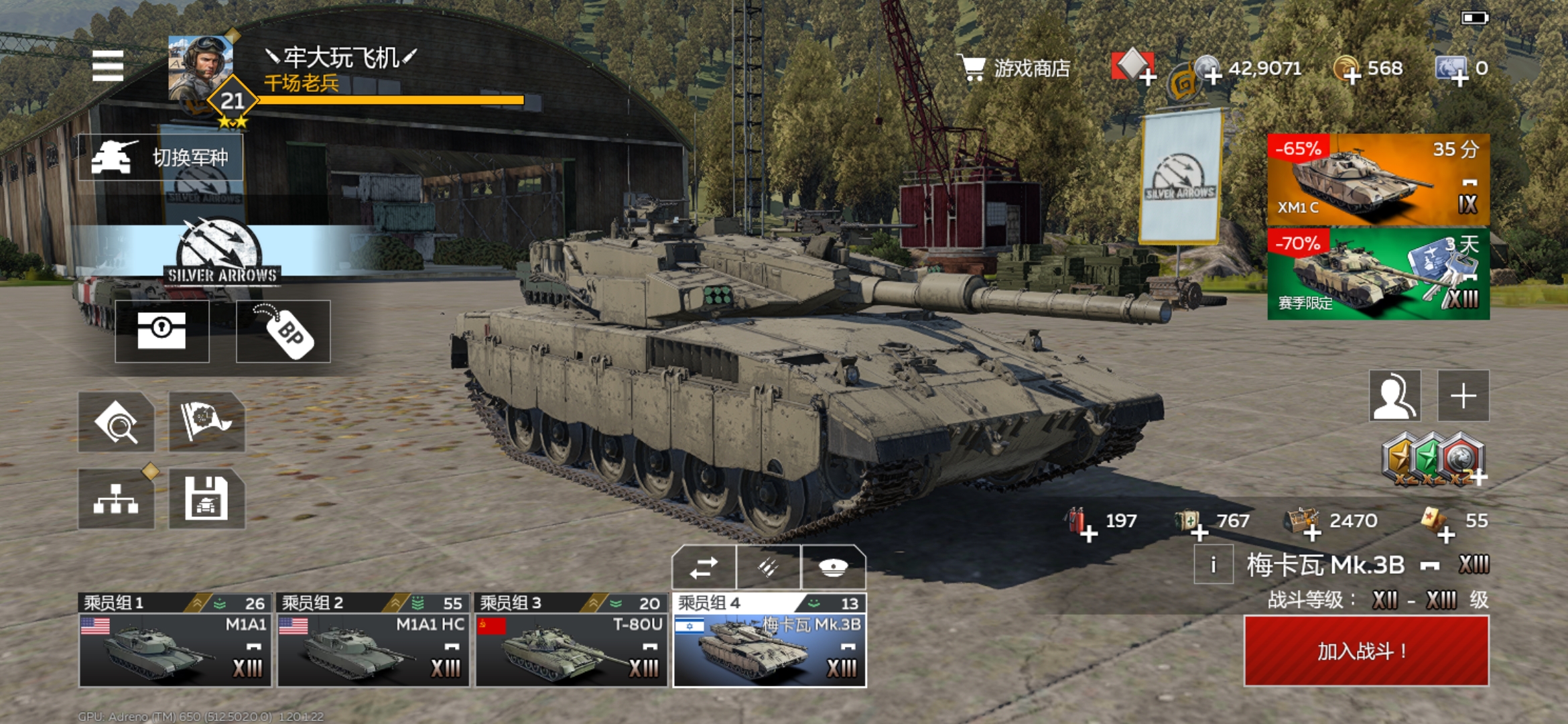Image resolution: width=1568 pixels, height=724 pixels.
Task: Show Merkava Mk.3B info via i button
Action: pos(1213,565)
